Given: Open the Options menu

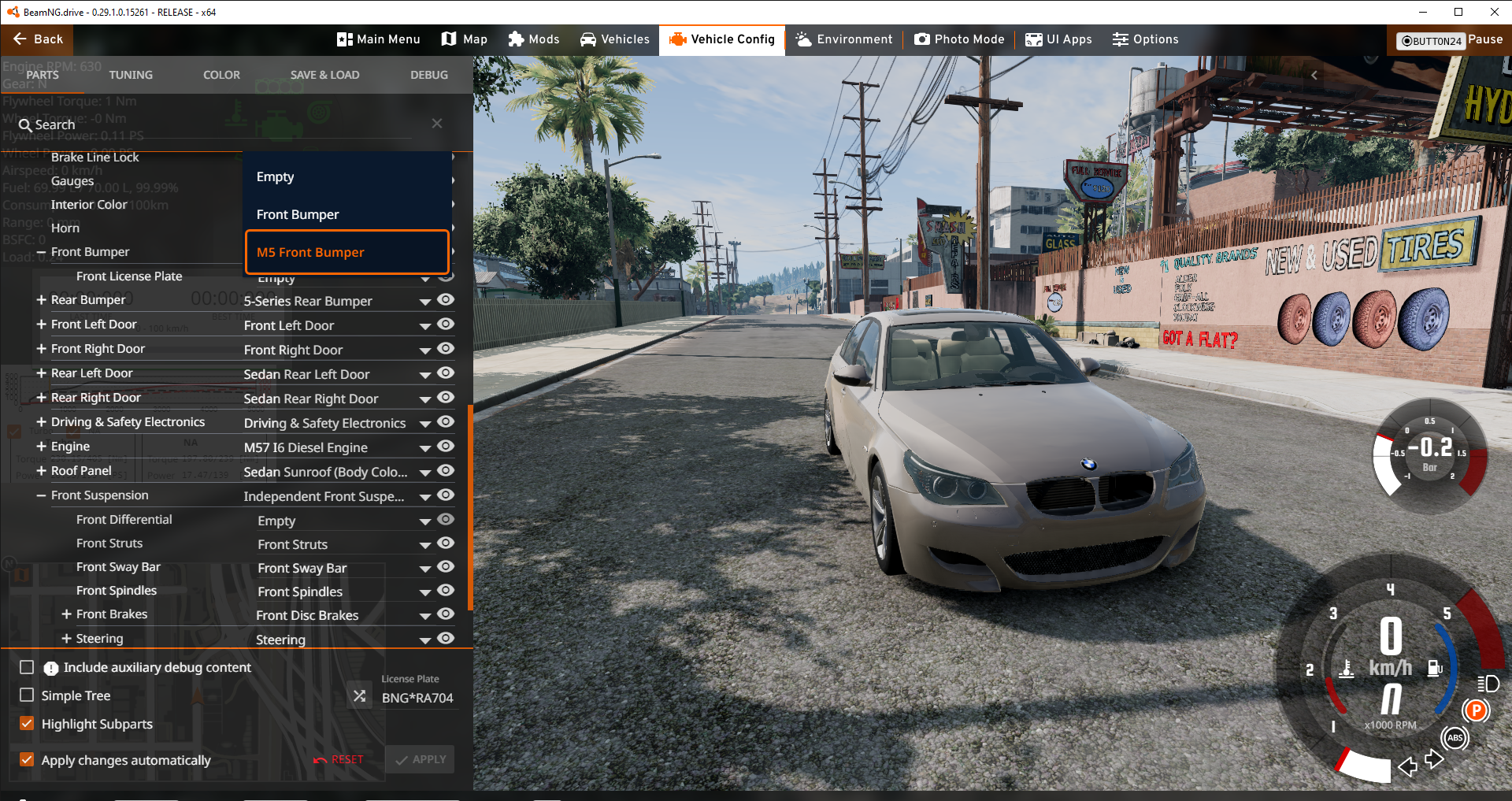Looking at the screenshot, I should (x=1146, y=39).
